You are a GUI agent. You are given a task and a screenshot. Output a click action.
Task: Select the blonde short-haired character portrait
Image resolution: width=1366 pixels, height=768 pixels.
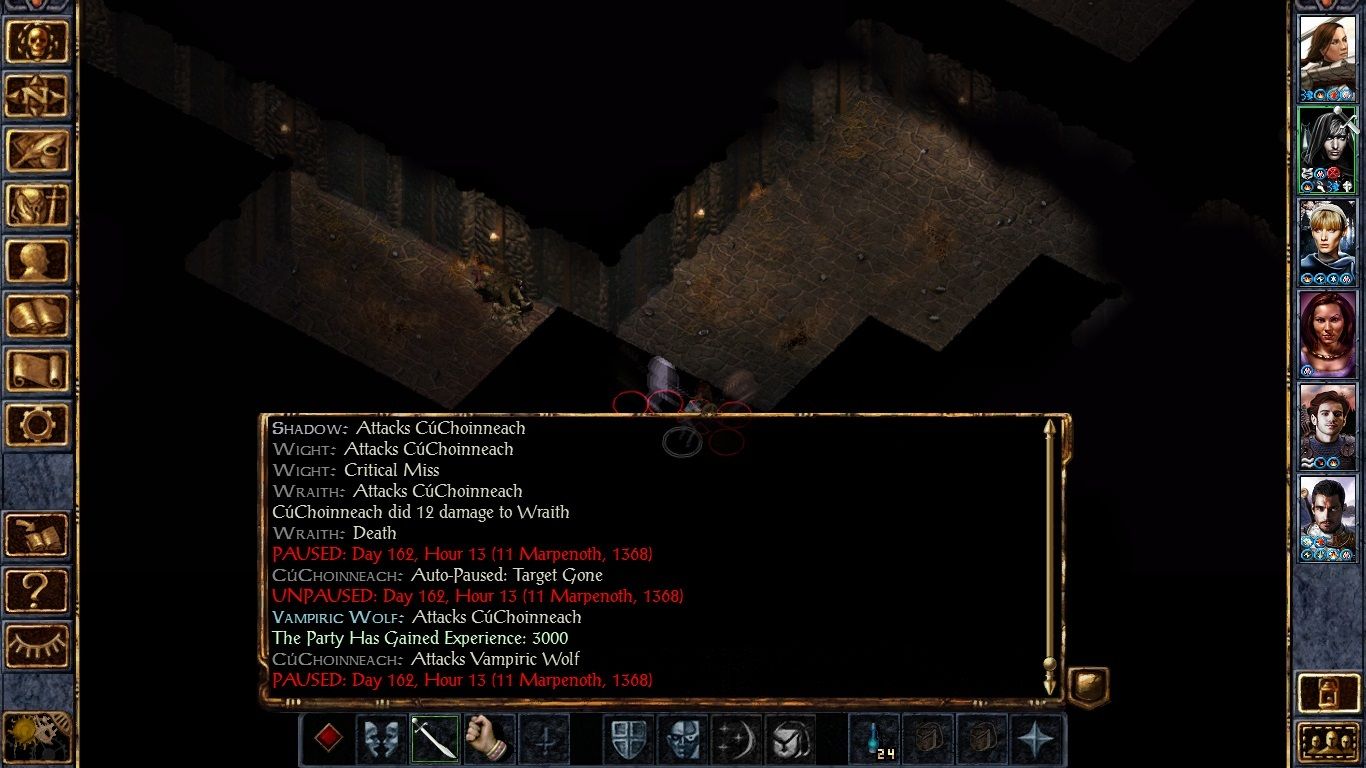[1327, 241]
